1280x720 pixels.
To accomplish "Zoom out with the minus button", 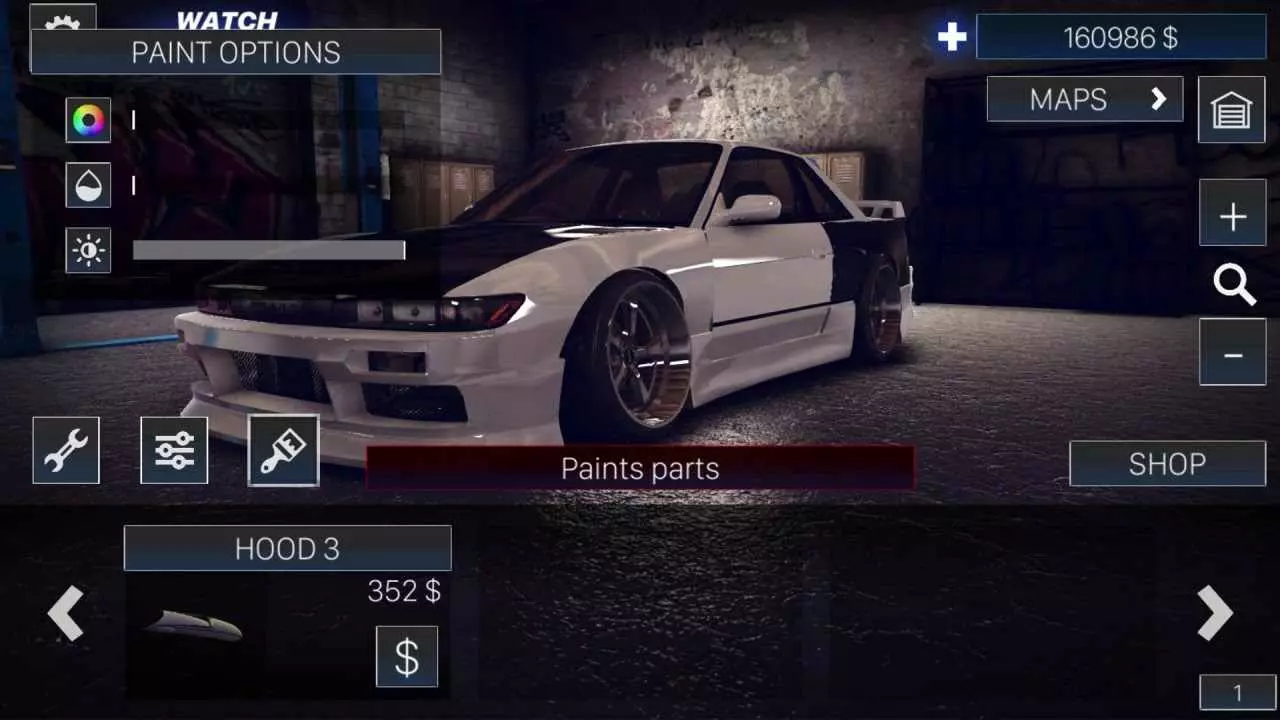I will pyautogui.click(x=1233, y=352).
